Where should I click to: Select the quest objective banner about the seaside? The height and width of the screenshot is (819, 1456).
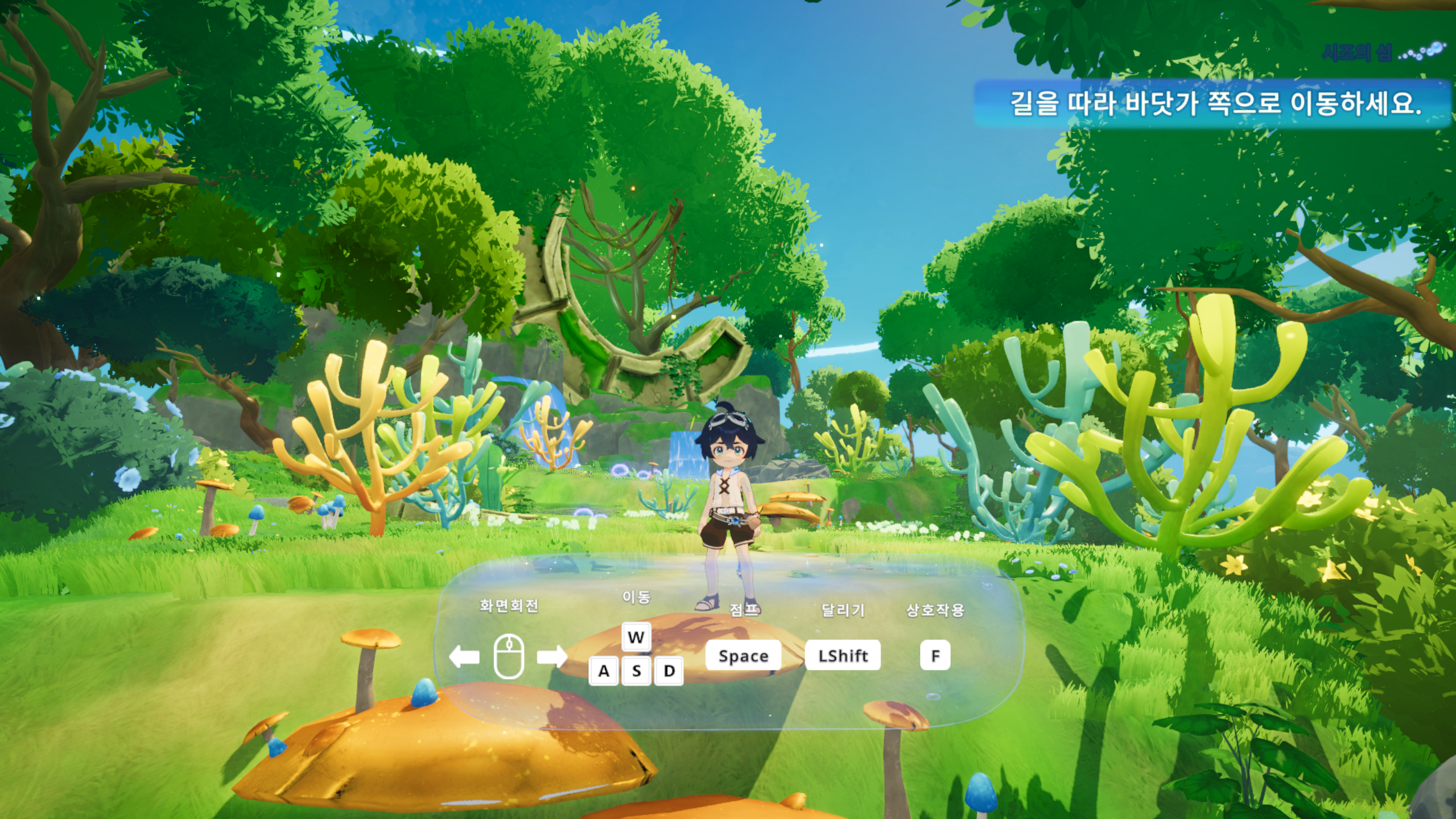(1214, 104)
